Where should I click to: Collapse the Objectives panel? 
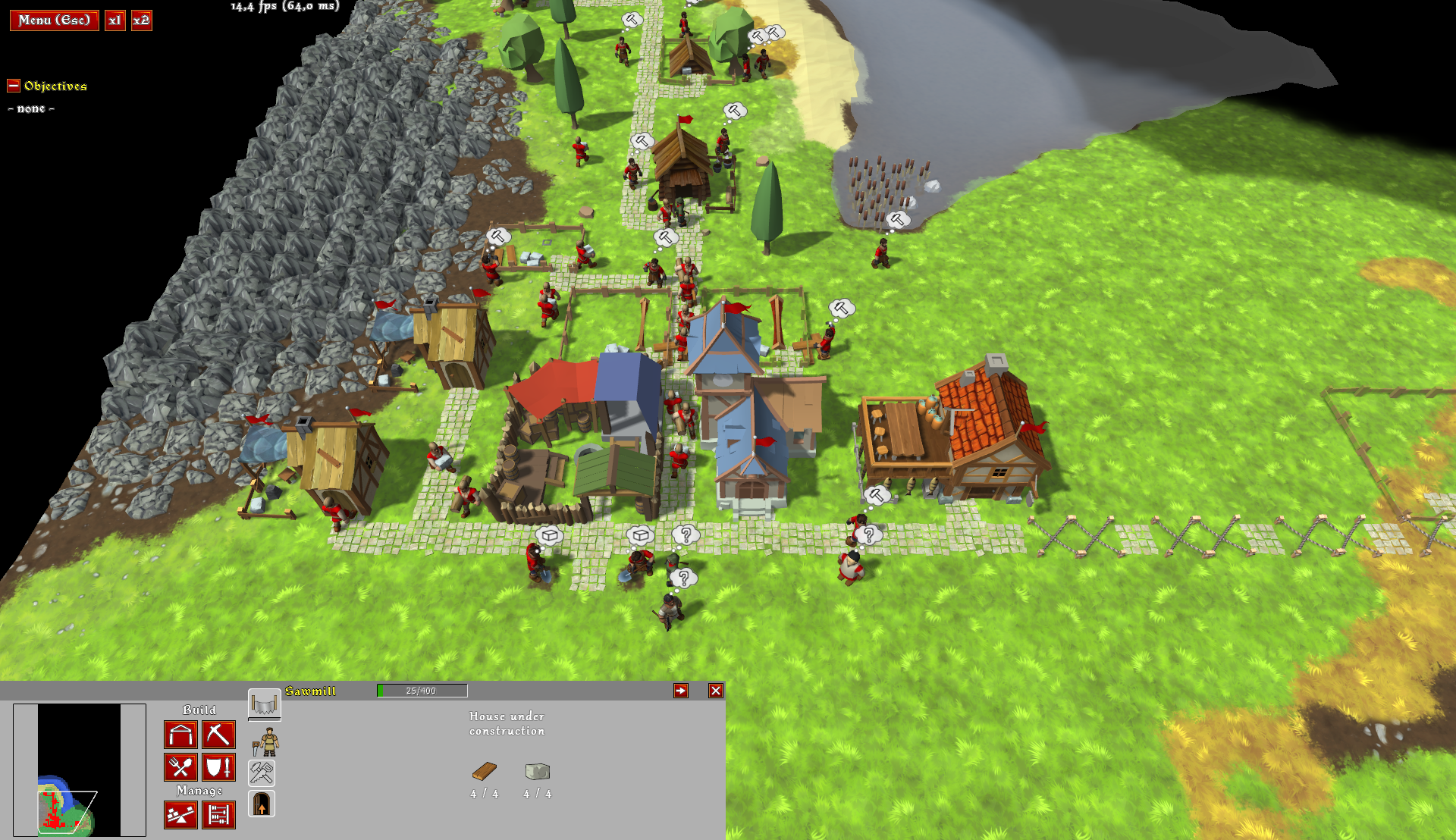point(14,86)
